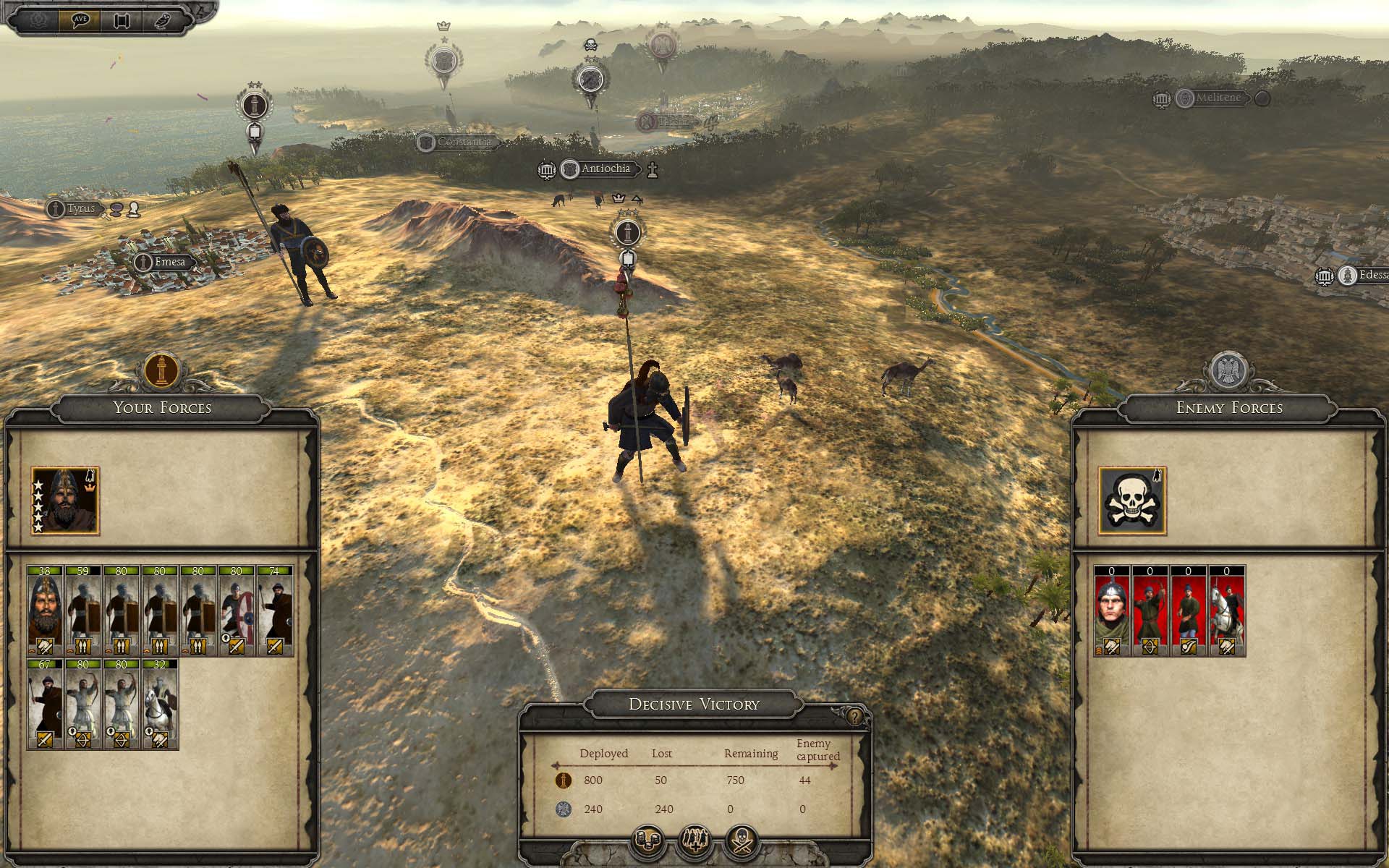Select the general unit card with 38 men
This screenshot has width=1389, height=868.
tap(45, 611)
